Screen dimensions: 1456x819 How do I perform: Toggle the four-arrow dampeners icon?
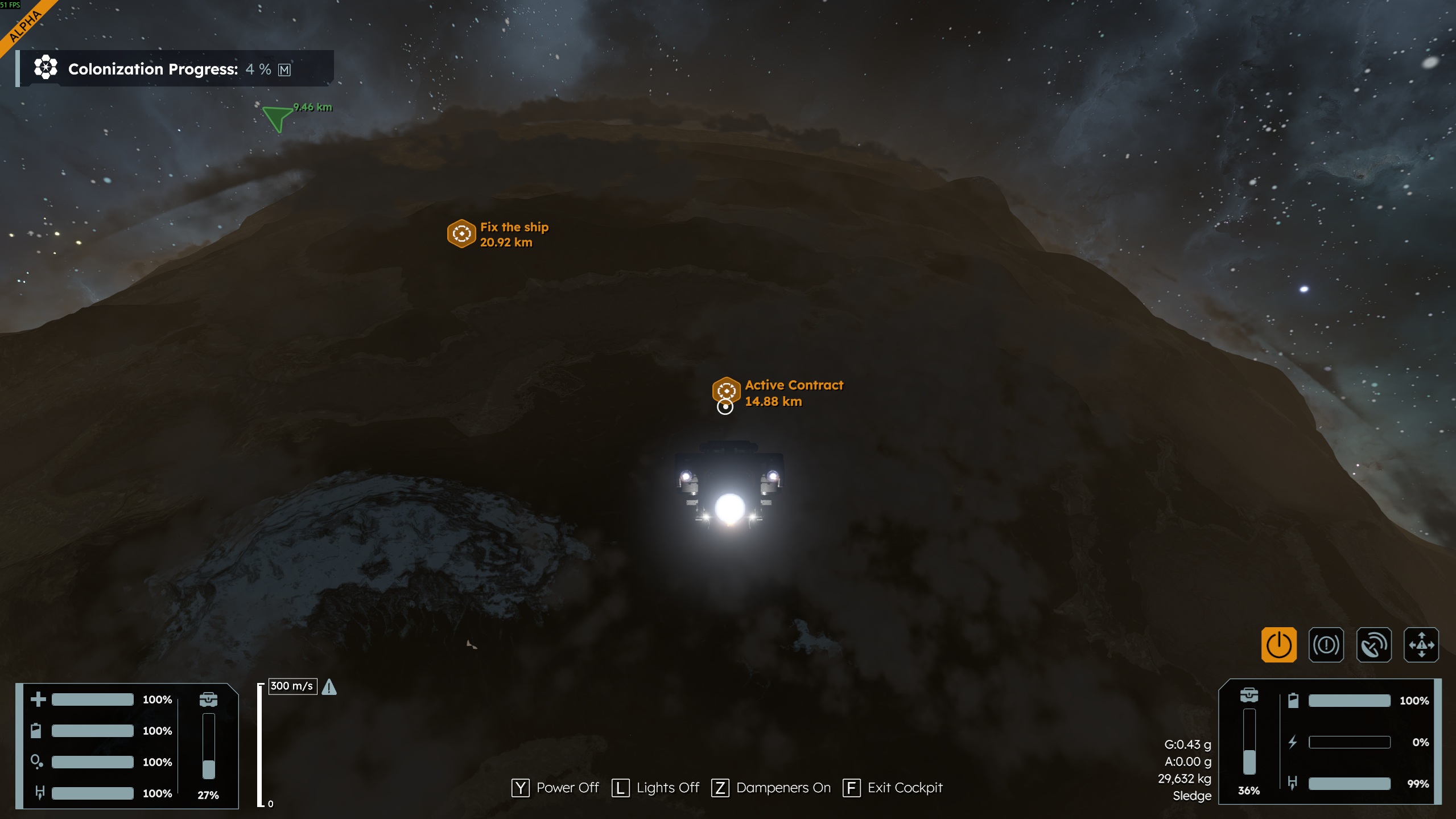(x=1421, y=645)
